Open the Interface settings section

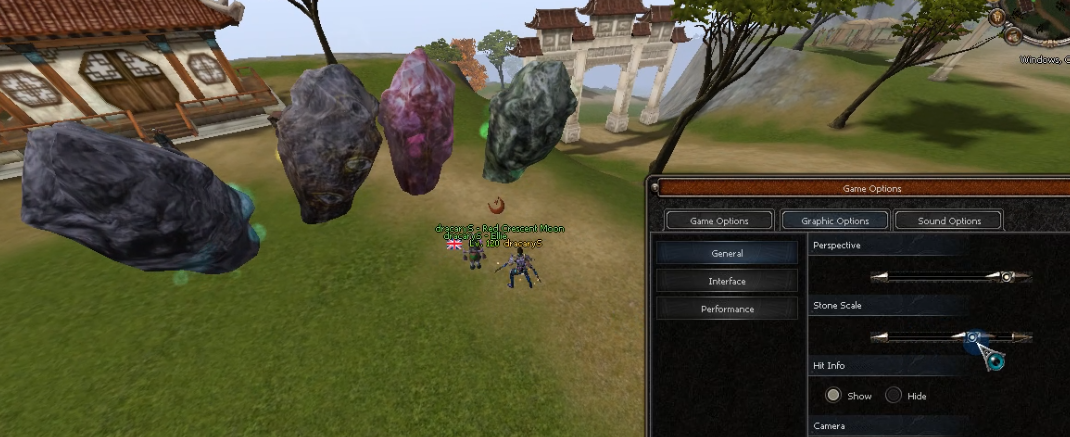pos(727,282)
